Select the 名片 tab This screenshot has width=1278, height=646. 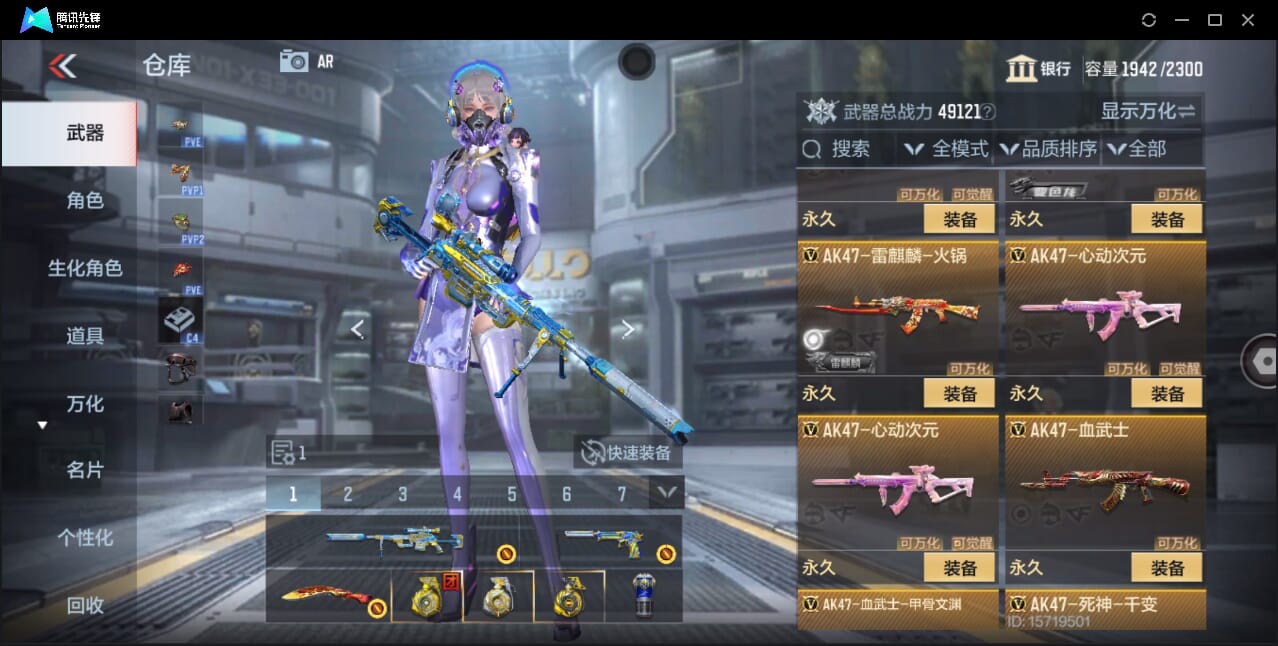[84, 470]
